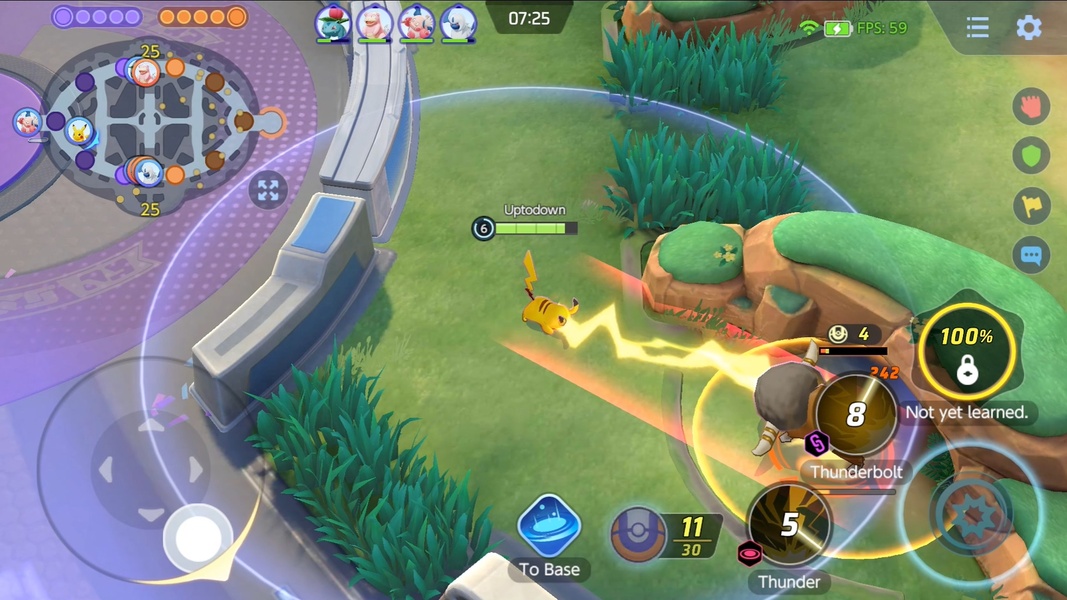Open the settings gear menu
The image size is (1067, 600).
[1029, 27]
